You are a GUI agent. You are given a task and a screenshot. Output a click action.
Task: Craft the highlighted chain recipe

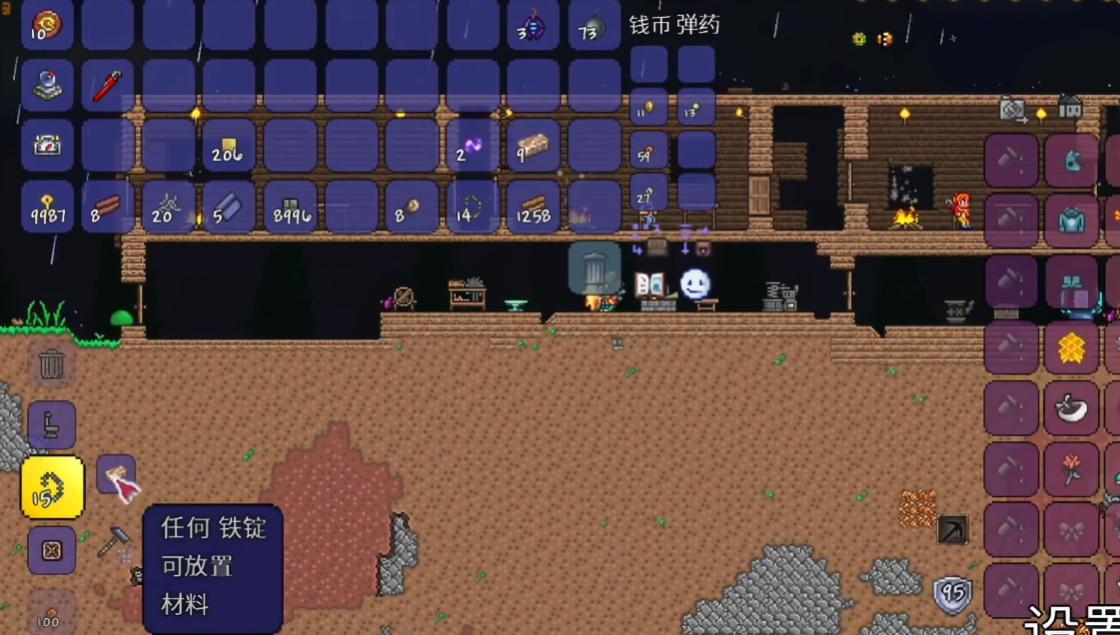[52, 488]
